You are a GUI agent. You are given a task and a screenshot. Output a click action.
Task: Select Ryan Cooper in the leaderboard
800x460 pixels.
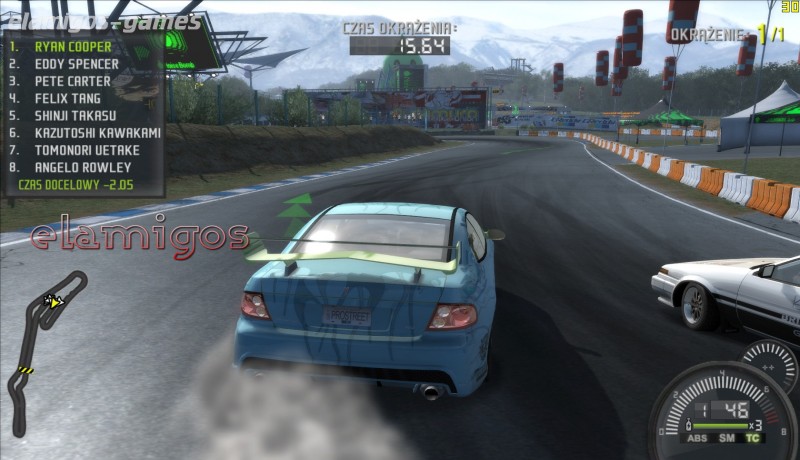pyautogui.click(x=76, y=46)
